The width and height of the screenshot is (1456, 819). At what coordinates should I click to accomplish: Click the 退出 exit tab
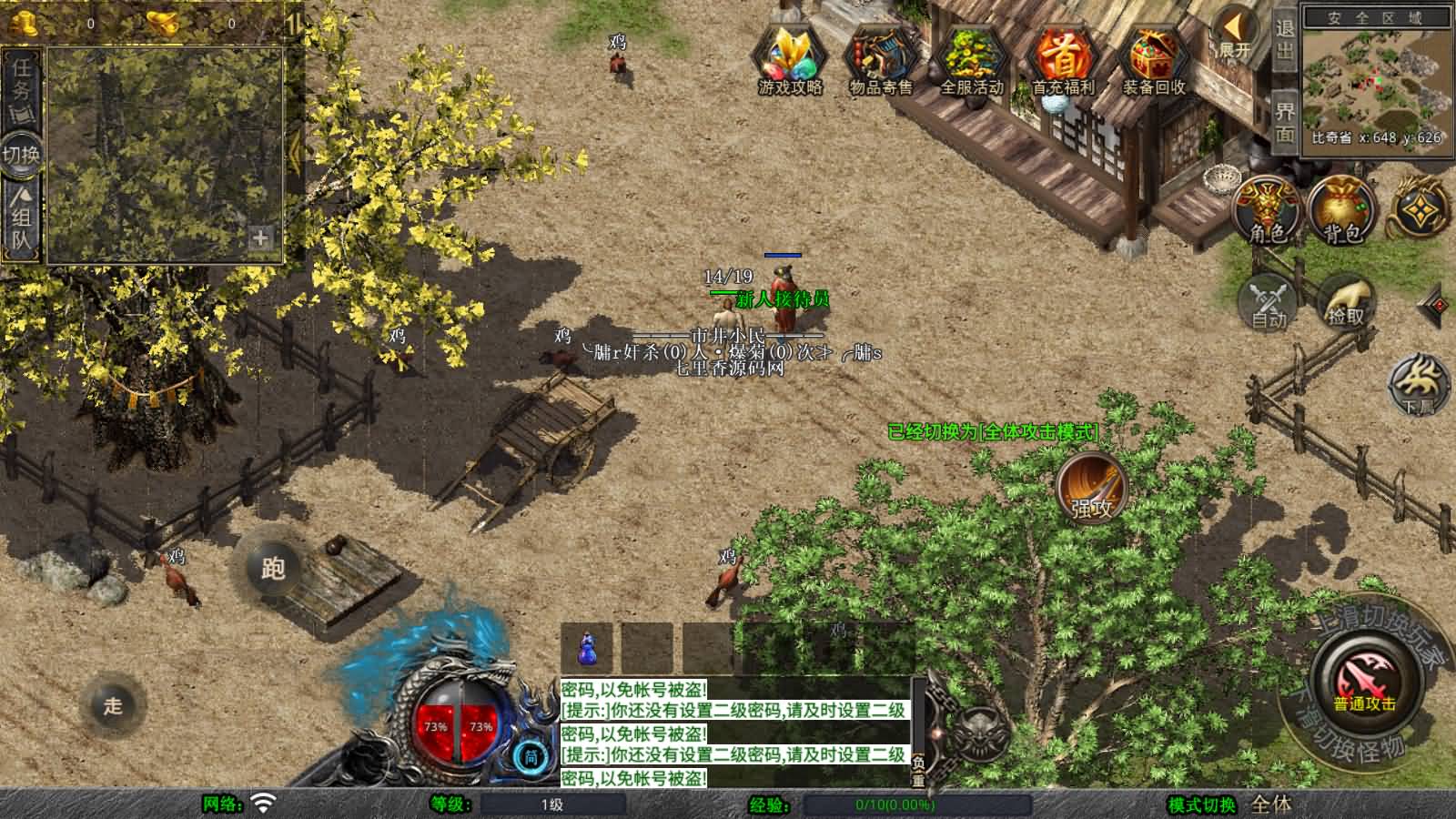(x=1284, y=40)
